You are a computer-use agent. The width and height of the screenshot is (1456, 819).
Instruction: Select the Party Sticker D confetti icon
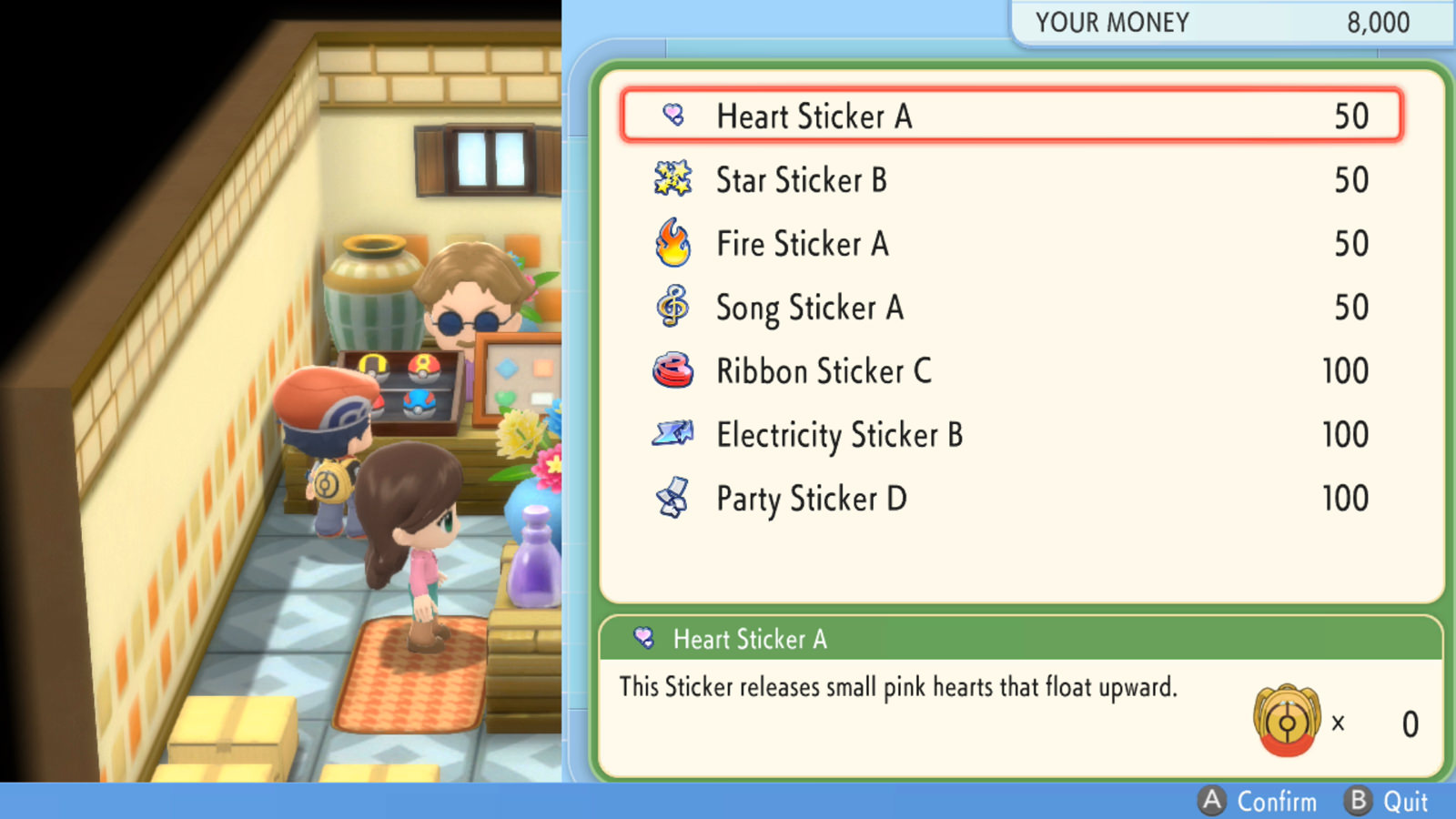[x=671, y=498]
